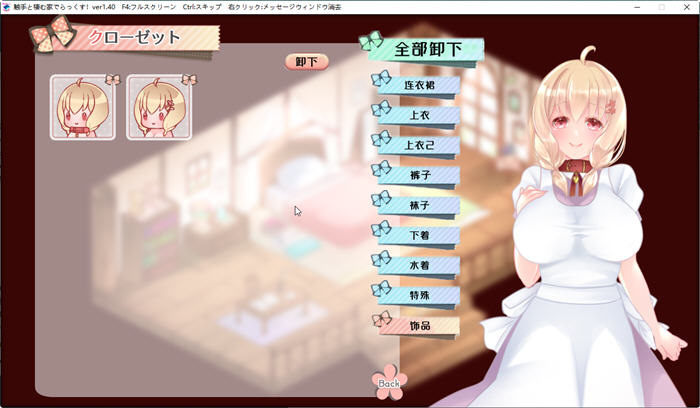Select the red collar accessory thumbnail
The width and height of the screenshot is (700, 408).
82,106
